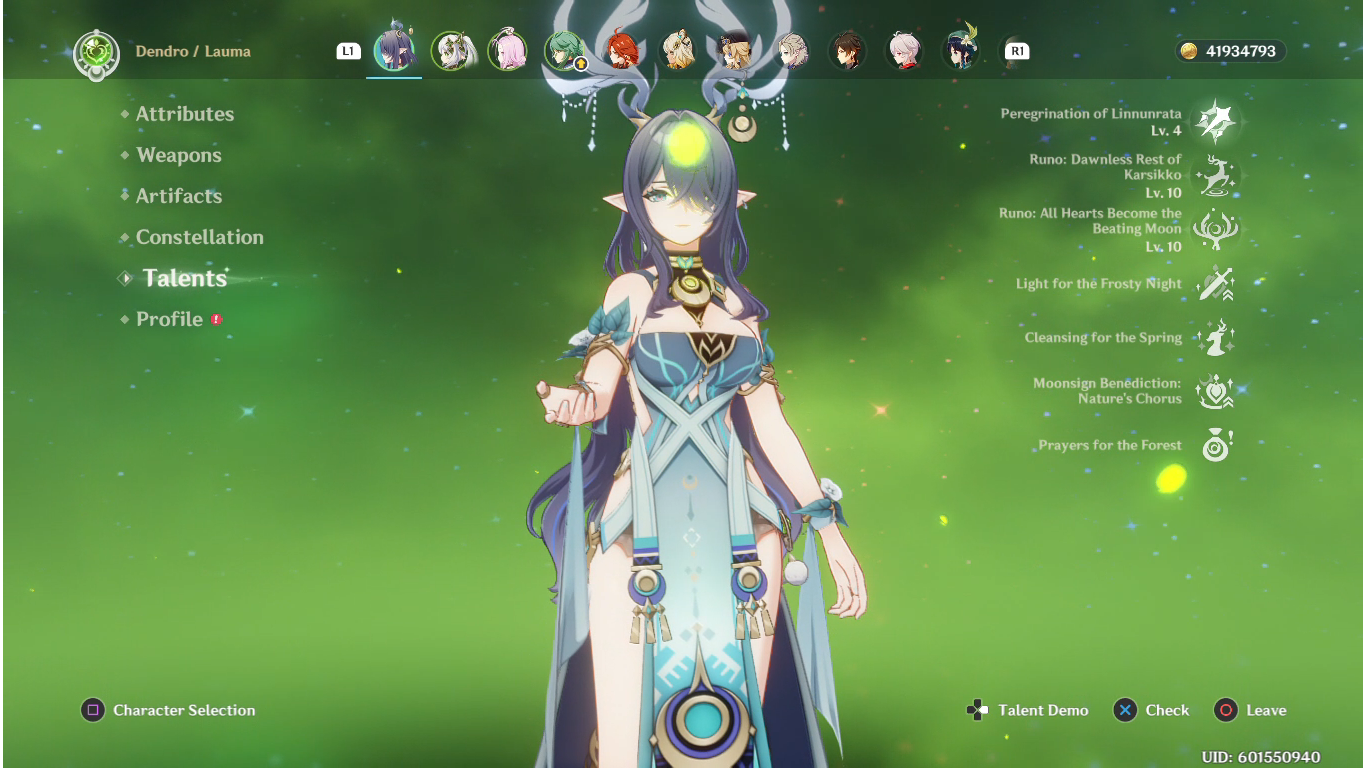Go to the Weapons menu entry
The image size is (1366, 768).
coord(179,155)
